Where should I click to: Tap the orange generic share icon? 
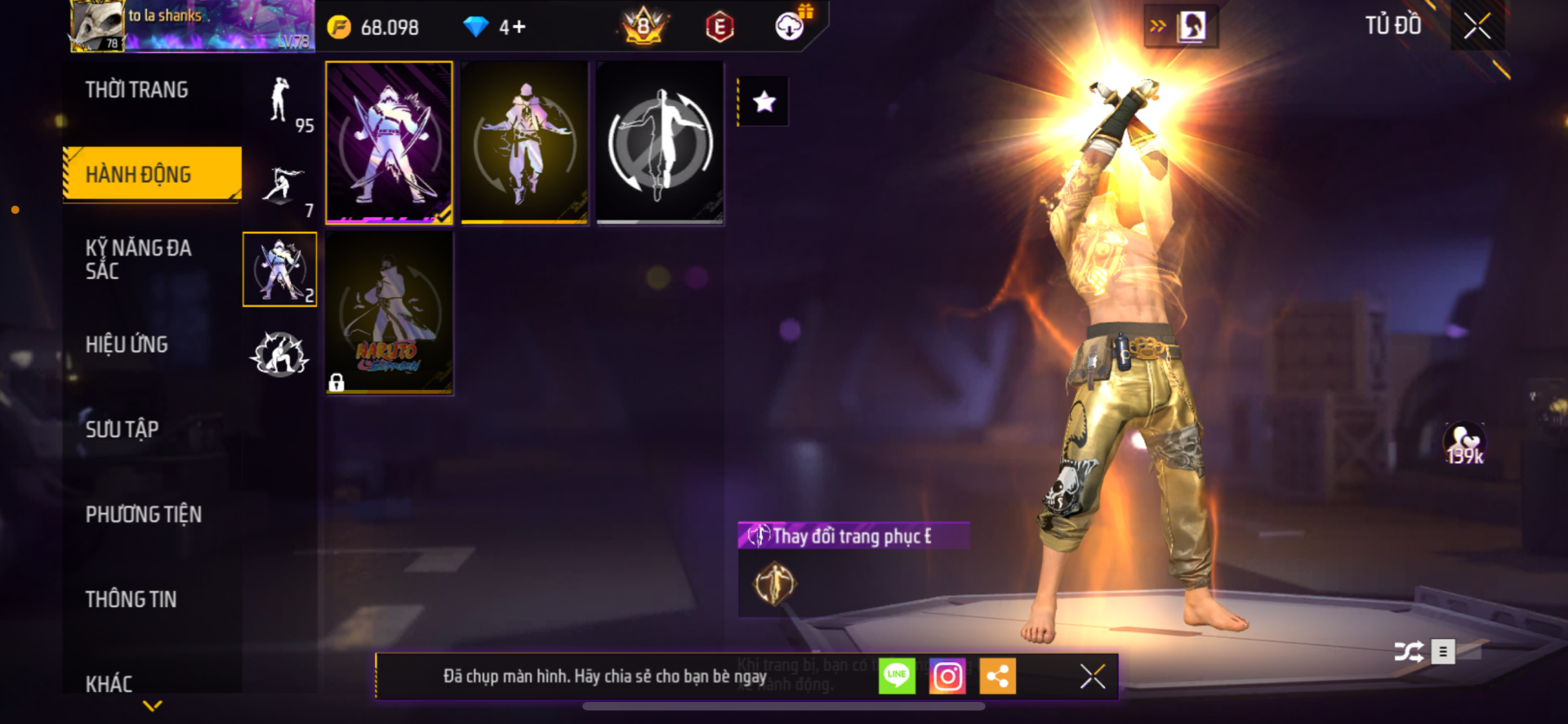tap(997, 677)
